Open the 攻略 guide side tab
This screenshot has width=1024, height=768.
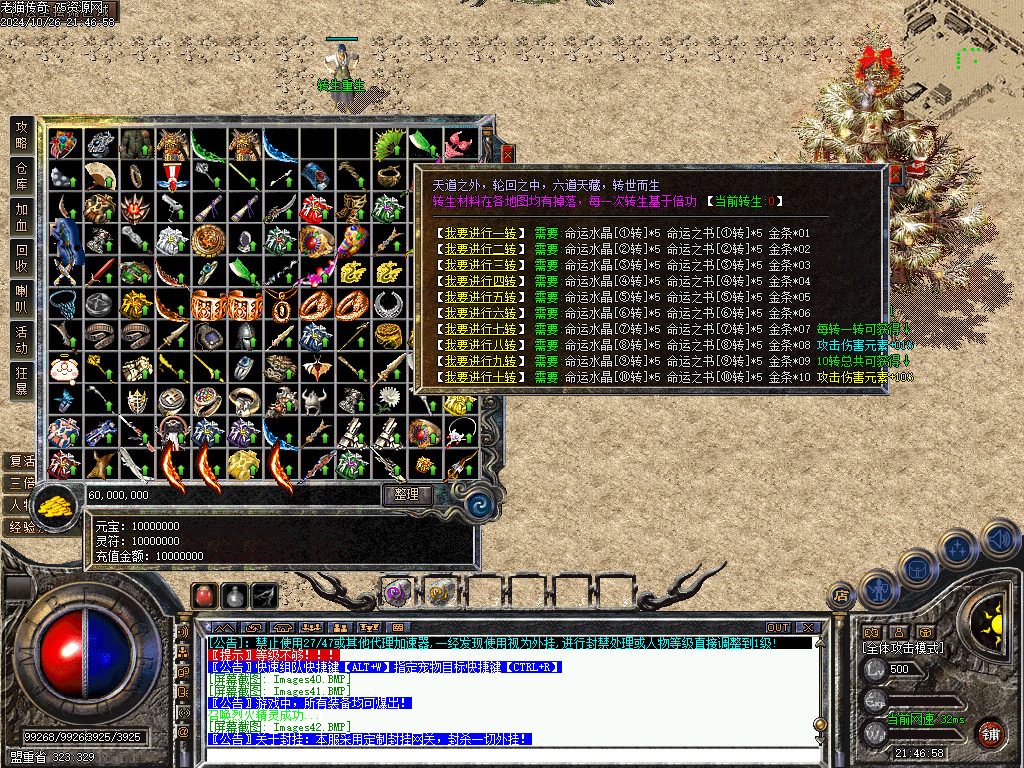tap(22, 136)
